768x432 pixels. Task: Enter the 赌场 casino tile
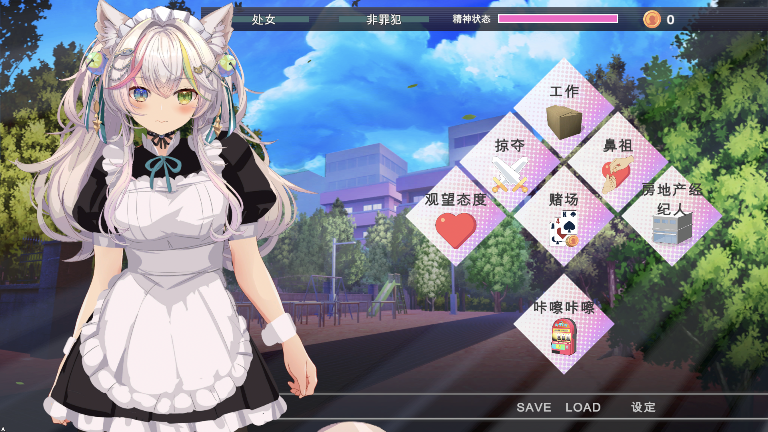tap(564, 217)
